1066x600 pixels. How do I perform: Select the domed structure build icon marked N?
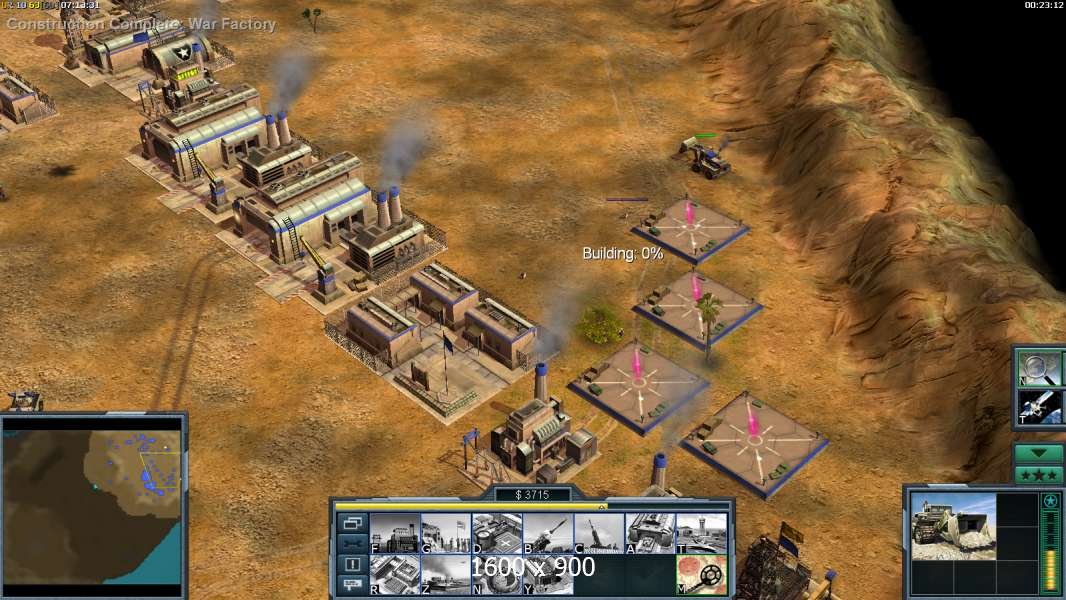[x=497, y=574]
